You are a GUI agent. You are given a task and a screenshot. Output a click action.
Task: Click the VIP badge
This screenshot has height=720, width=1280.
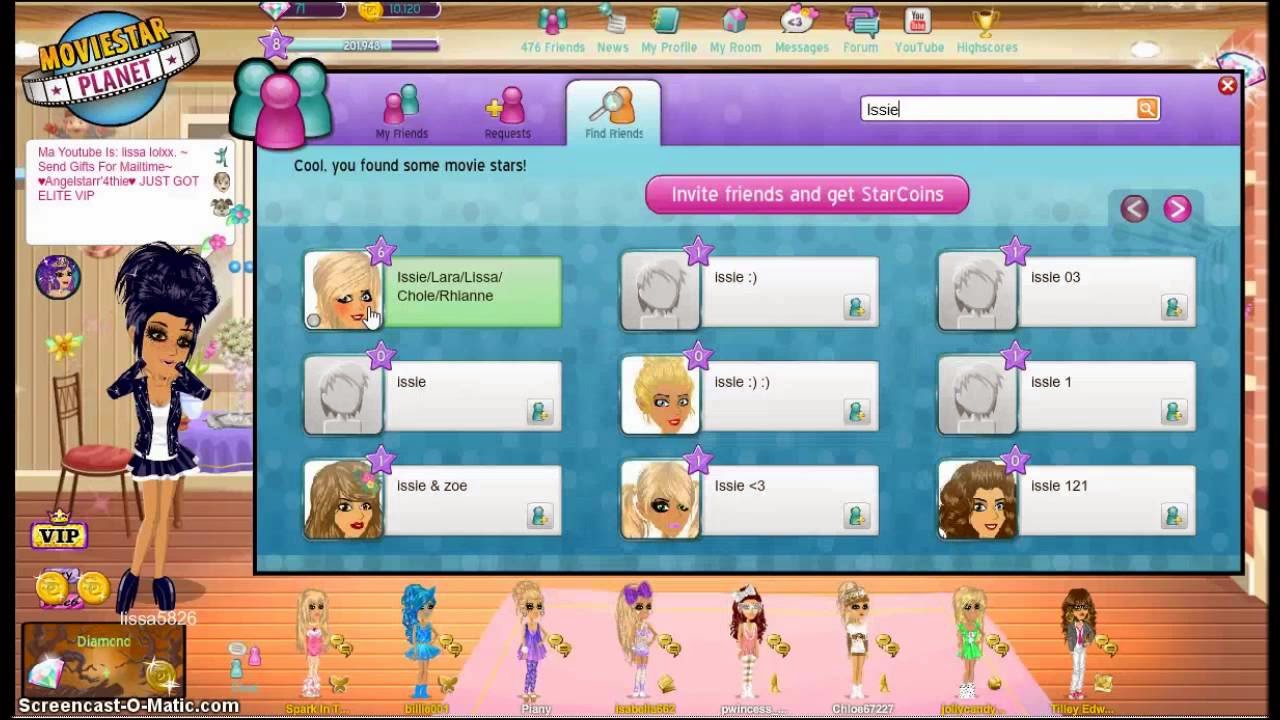coord(60,536)
